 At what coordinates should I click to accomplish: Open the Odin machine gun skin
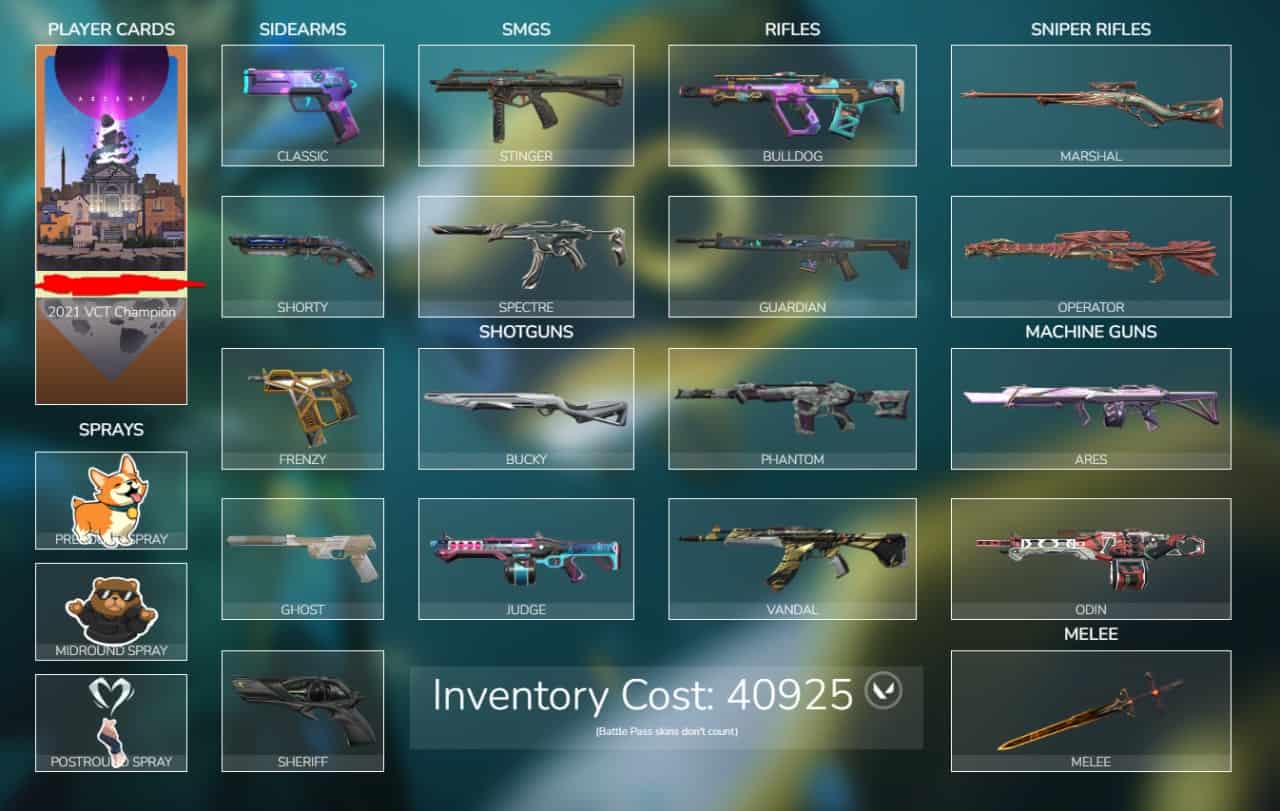click(1090, 555)
